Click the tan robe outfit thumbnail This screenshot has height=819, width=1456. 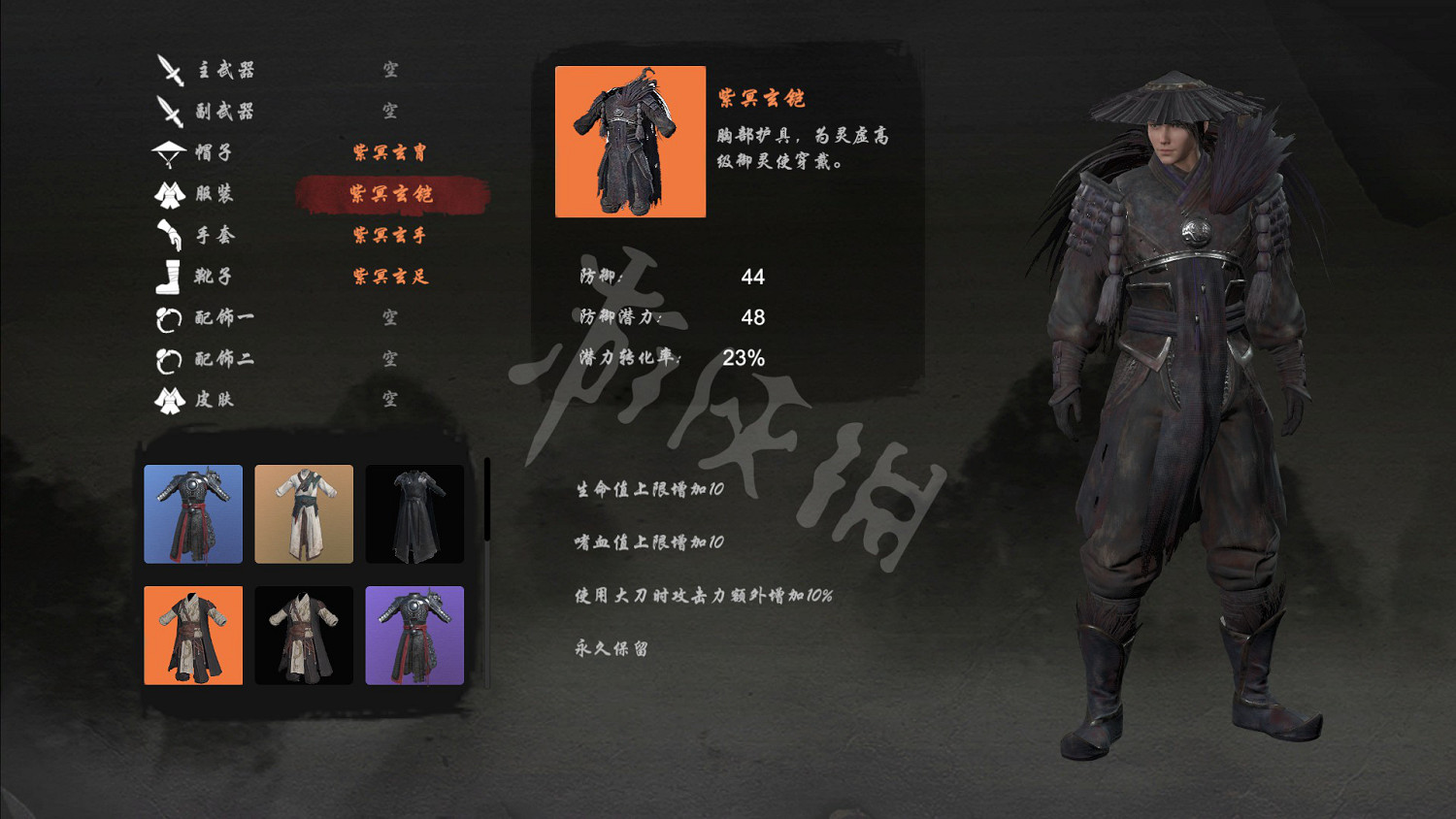tap(304, 514)
